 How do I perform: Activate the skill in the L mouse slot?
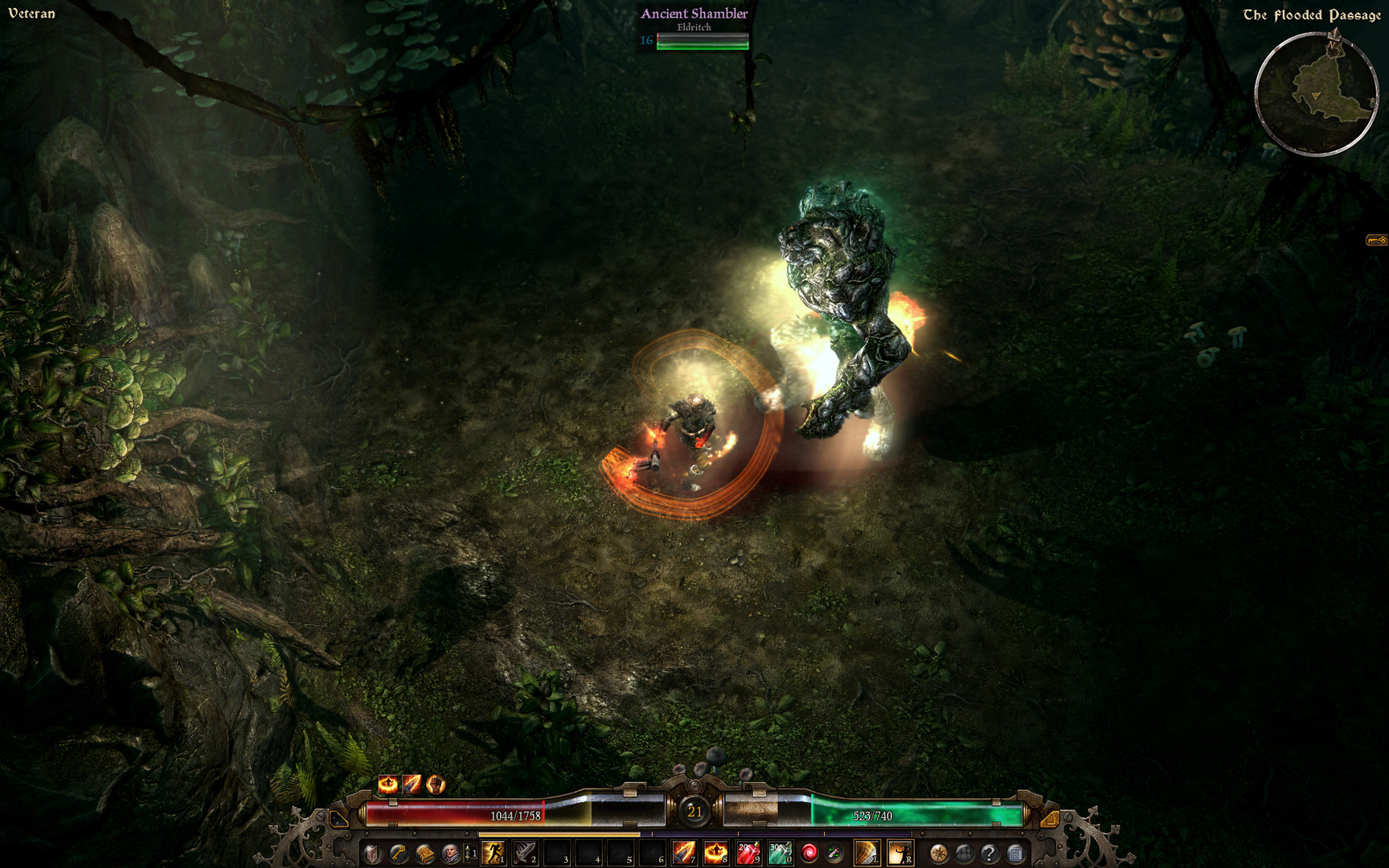pyautogui.click(x=866, y=853)
